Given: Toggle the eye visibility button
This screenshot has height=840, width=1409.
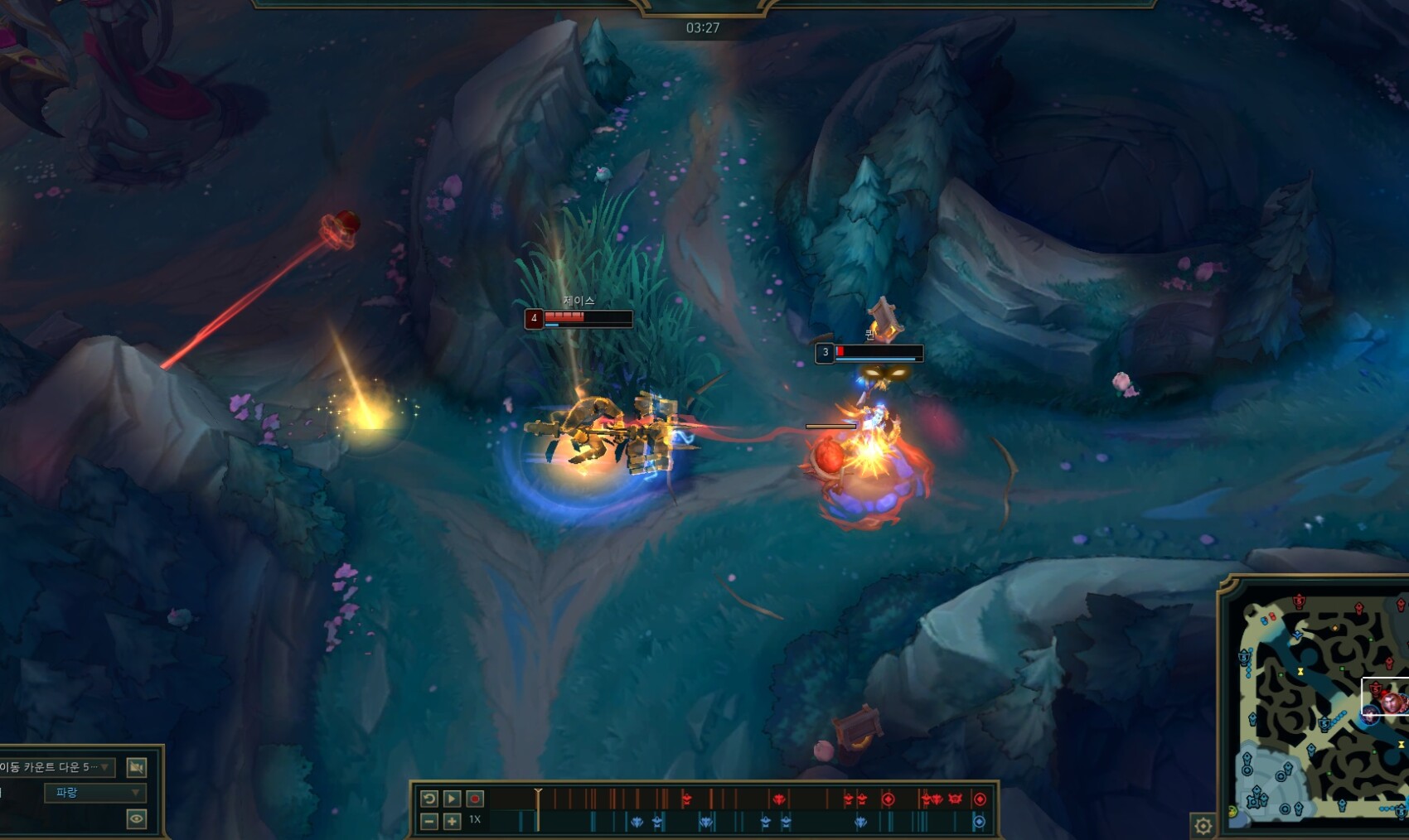Looking at the screenshot, I should (x=137, y=819).
